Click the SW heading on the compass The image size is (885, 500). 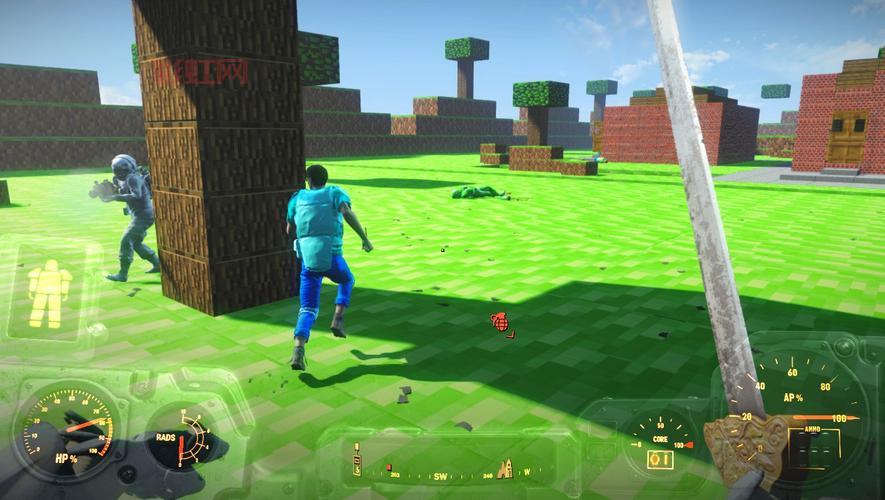tap(438, 477)
